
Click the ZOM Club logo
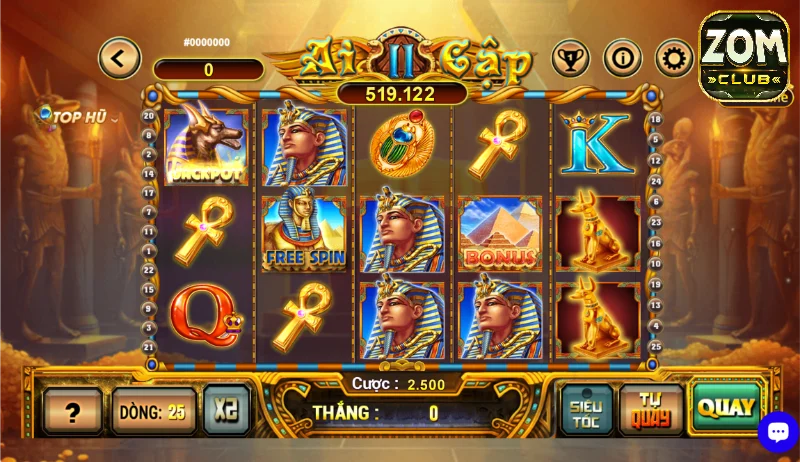pyautogui.click(x=743, y=55)
